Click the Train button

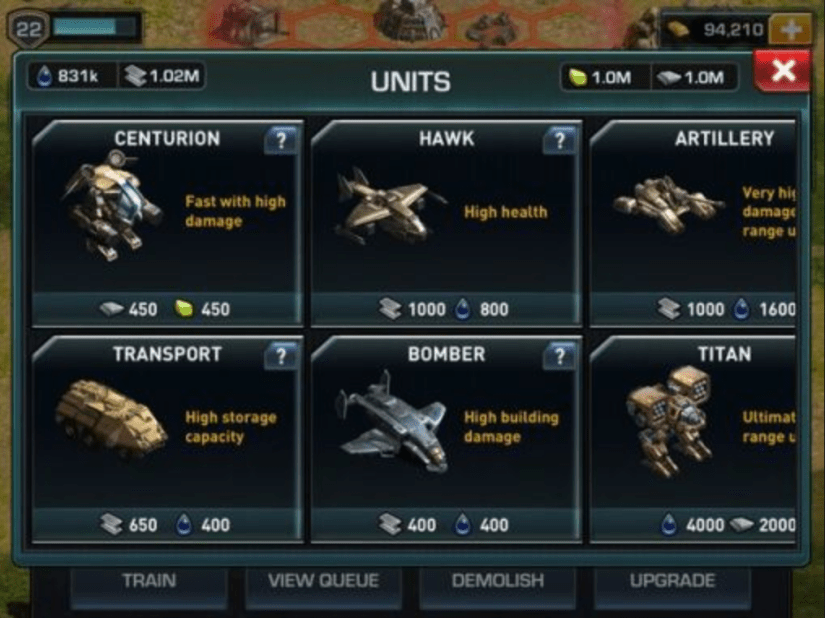click(x=149, y=582)
